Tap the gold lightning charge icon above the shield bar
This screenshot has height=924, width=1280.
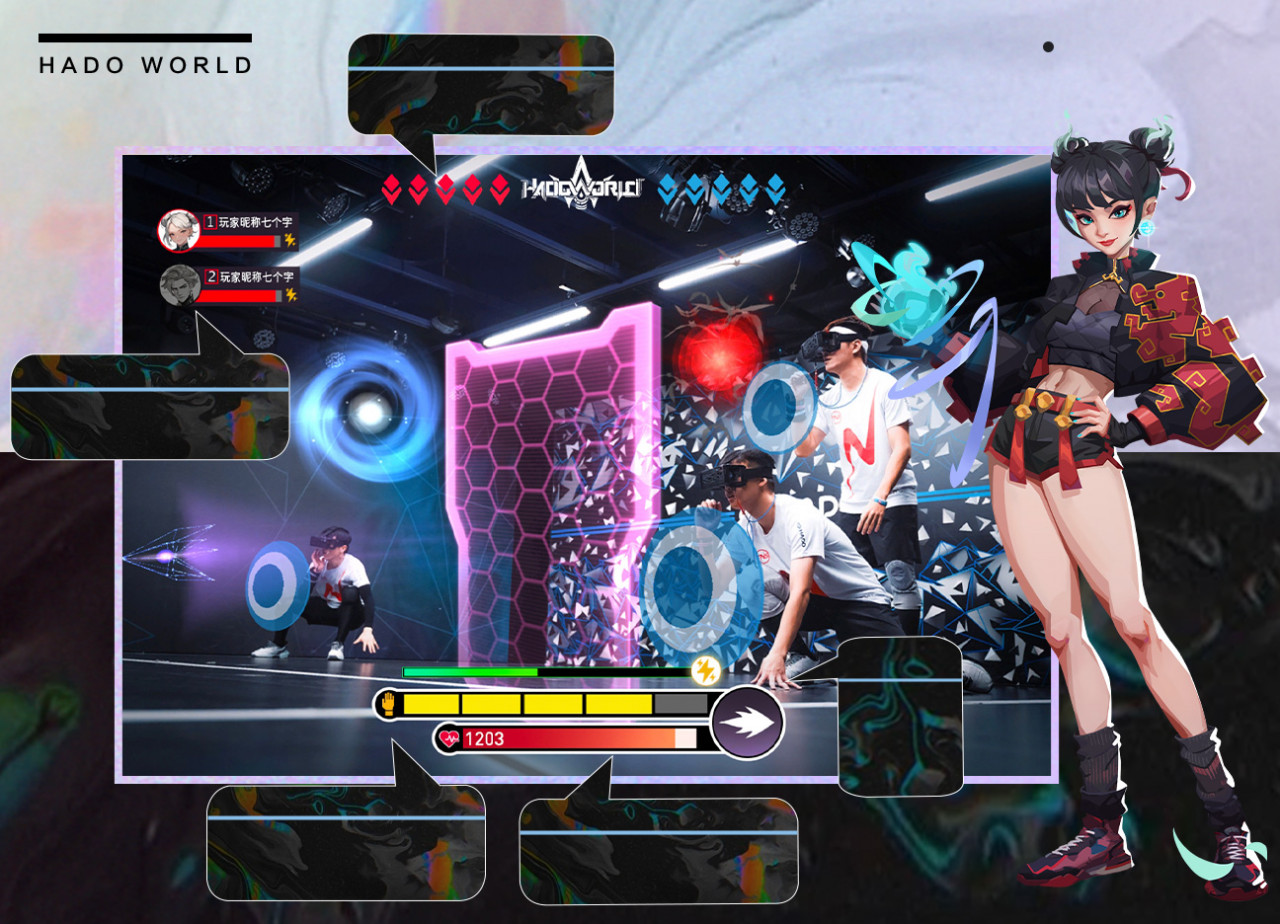(706, 670)
